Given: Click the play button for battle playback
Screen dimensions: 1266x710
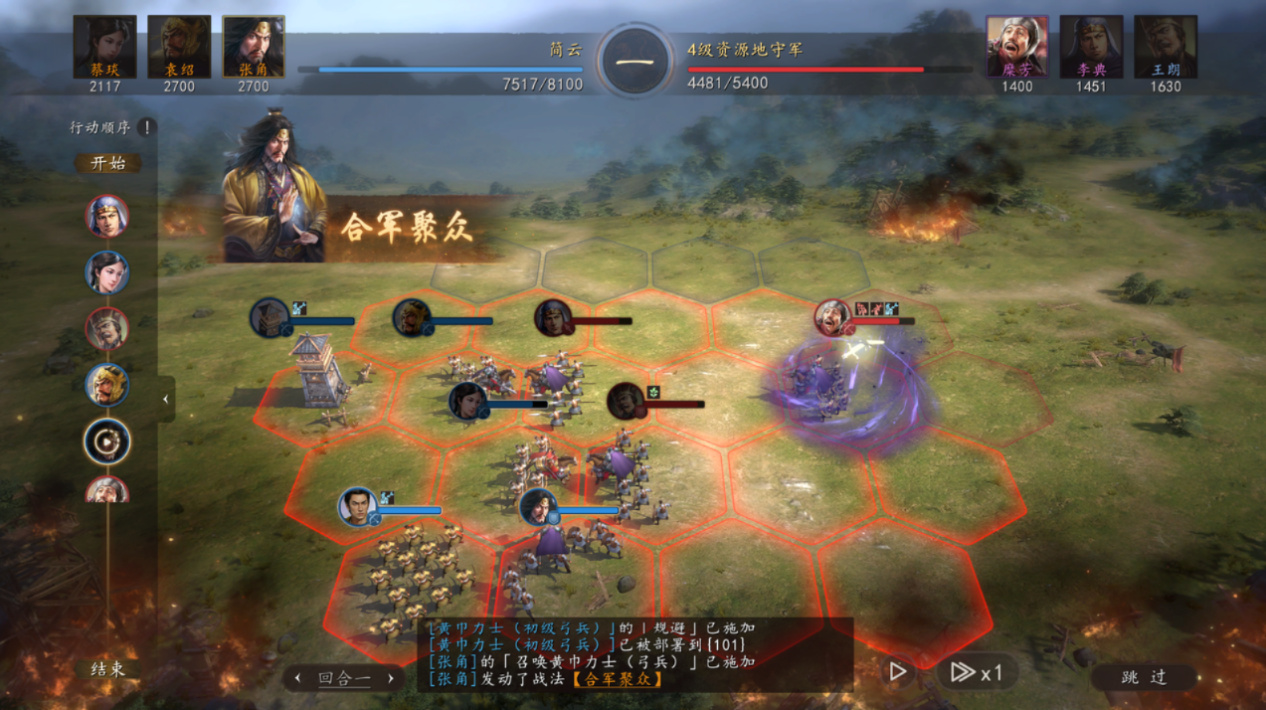Looking at the screenshot, I should [898, 672].
